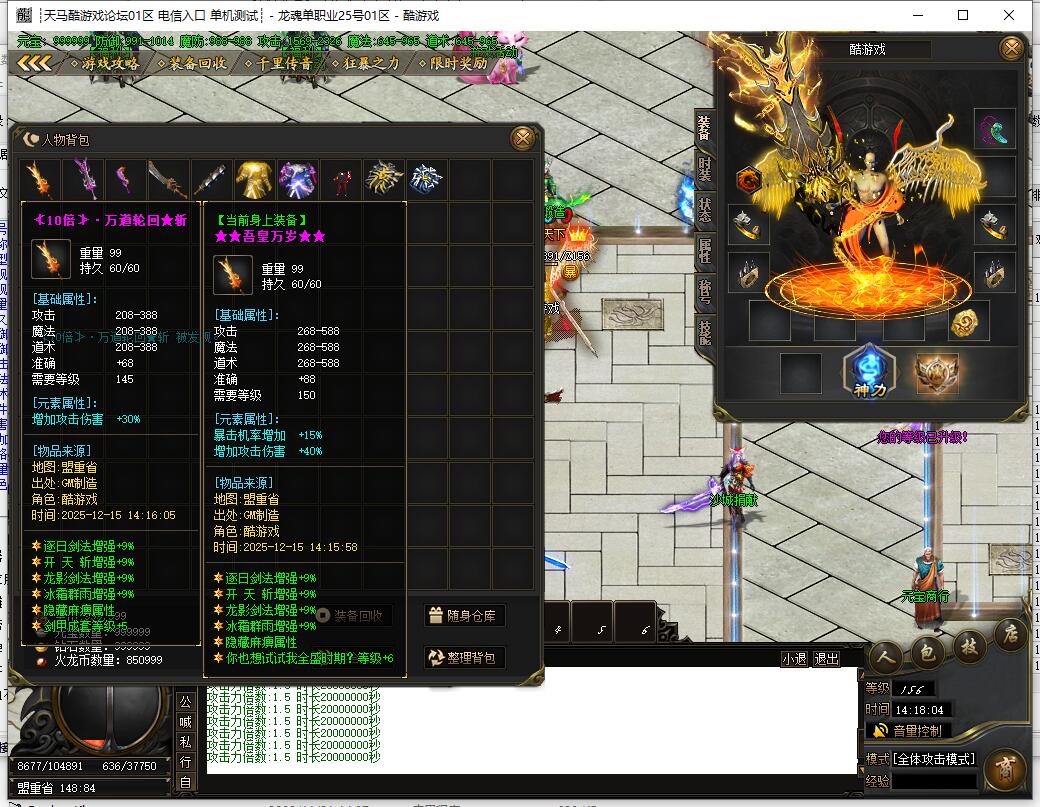This screenshot has width=1040, height=807.
Task: Click the 小退 logout button
Action: 794,659
